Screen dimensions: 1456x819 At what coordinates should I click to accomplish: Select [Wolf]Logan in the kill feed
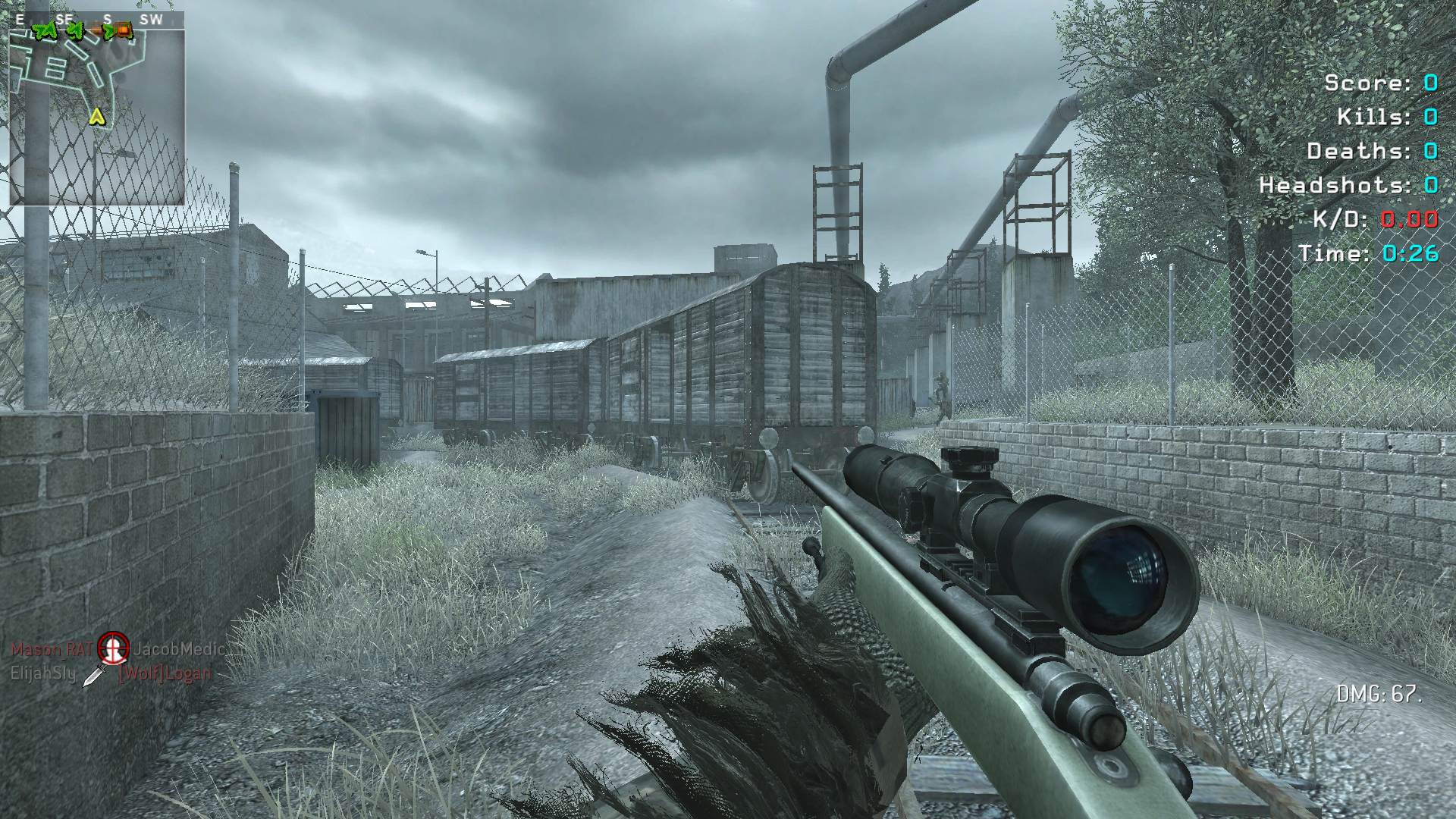click(x=165, y=674)
